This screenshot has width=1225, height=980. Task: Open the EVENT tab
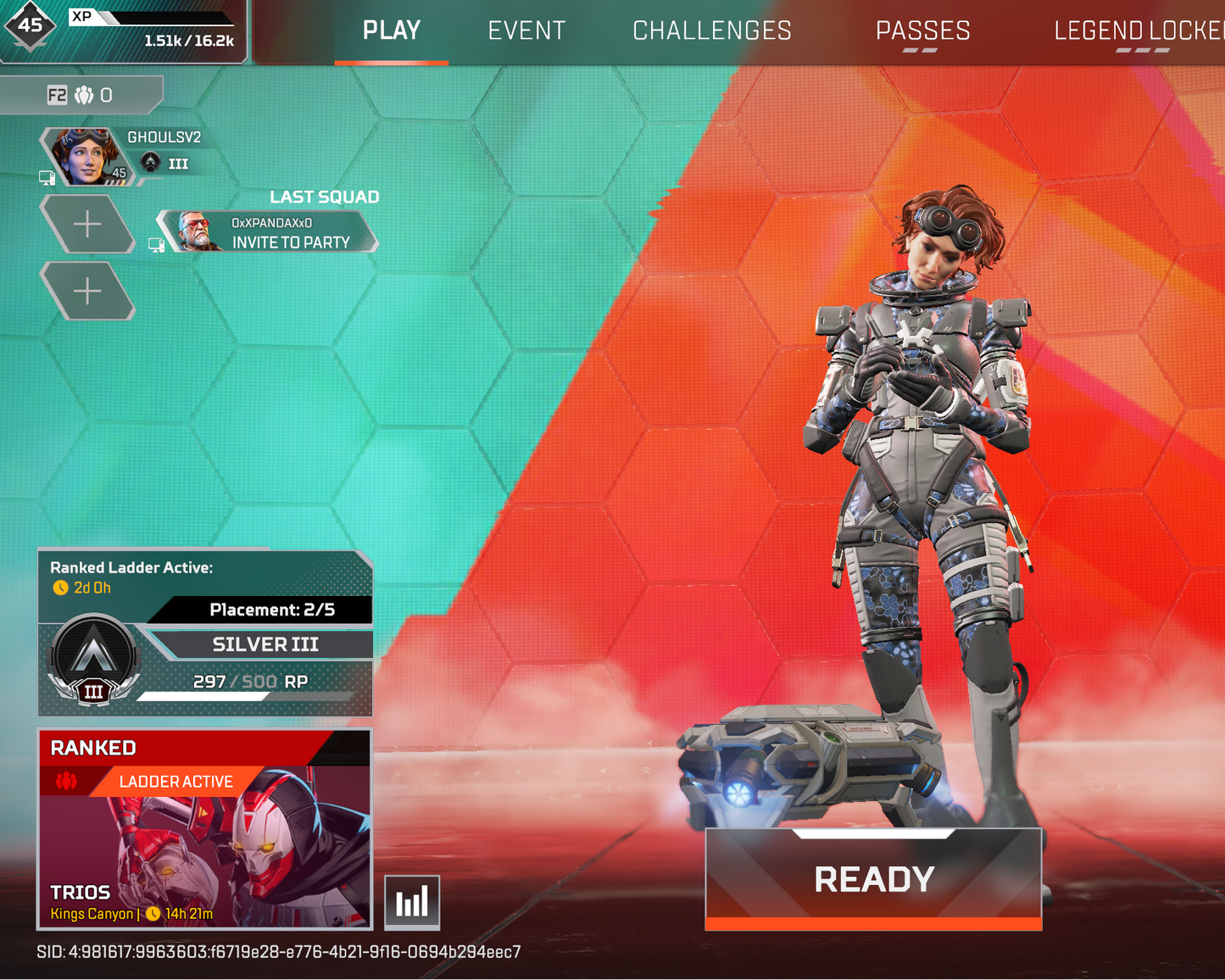(x=526, y=31)
